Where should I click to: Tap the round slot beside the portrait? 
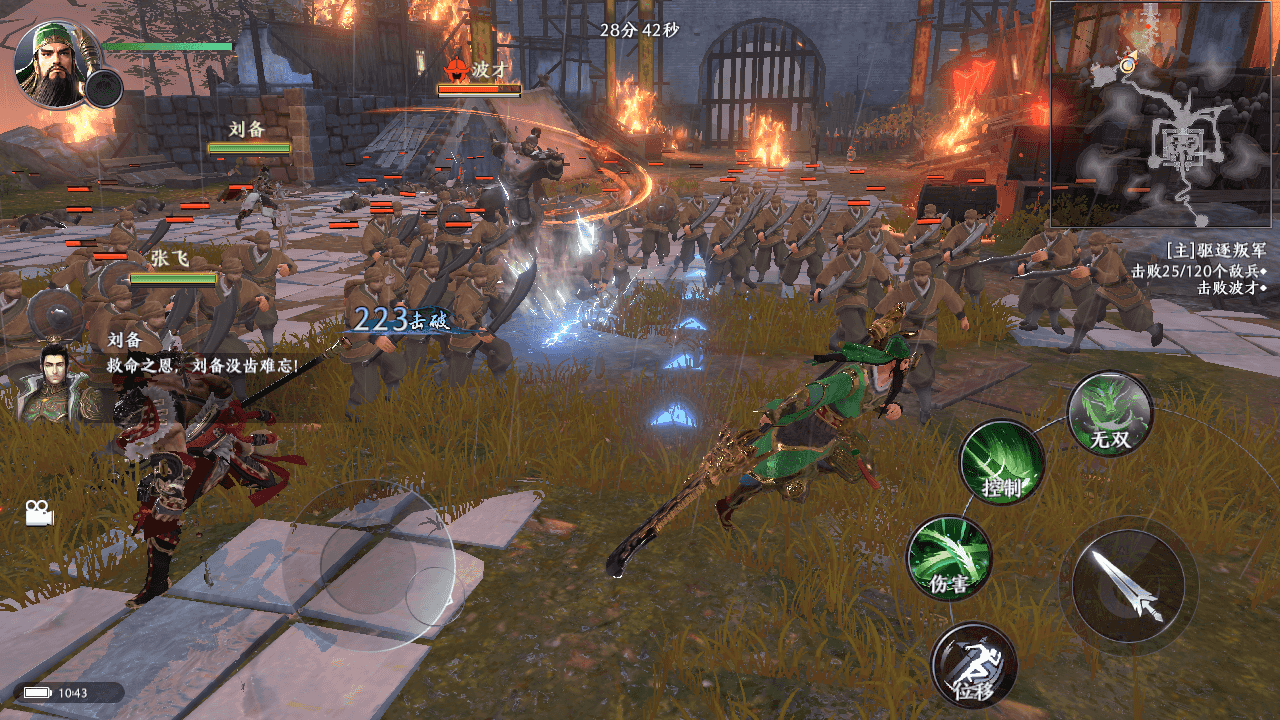point(103,89)
